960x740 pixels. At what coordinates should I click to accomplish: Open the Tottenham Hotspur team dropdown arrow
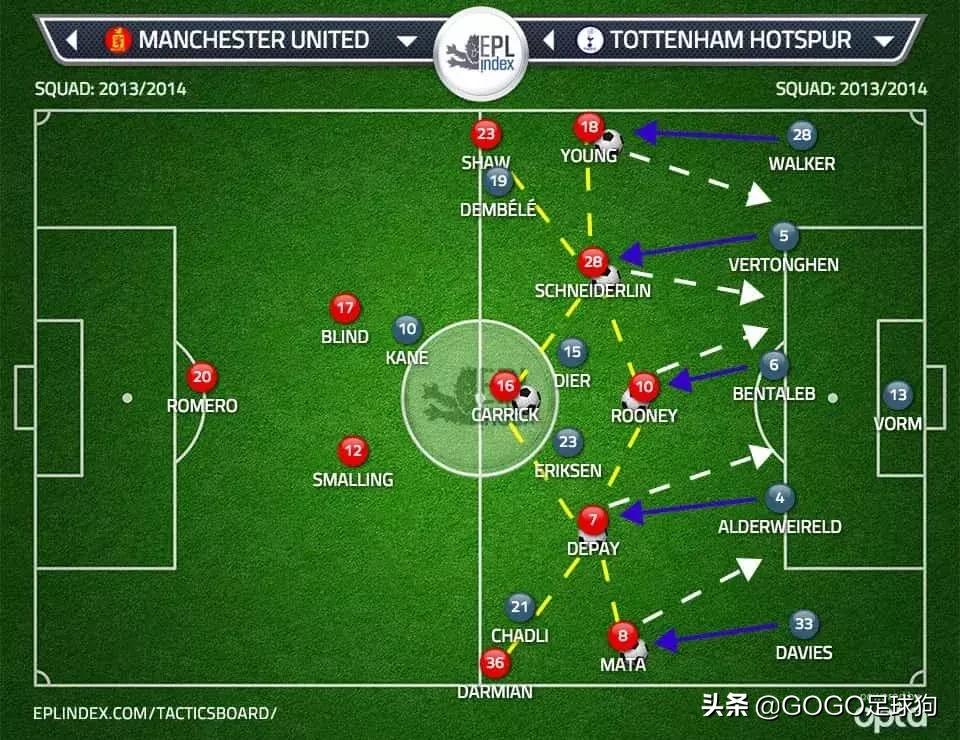[x=884, y=41]
